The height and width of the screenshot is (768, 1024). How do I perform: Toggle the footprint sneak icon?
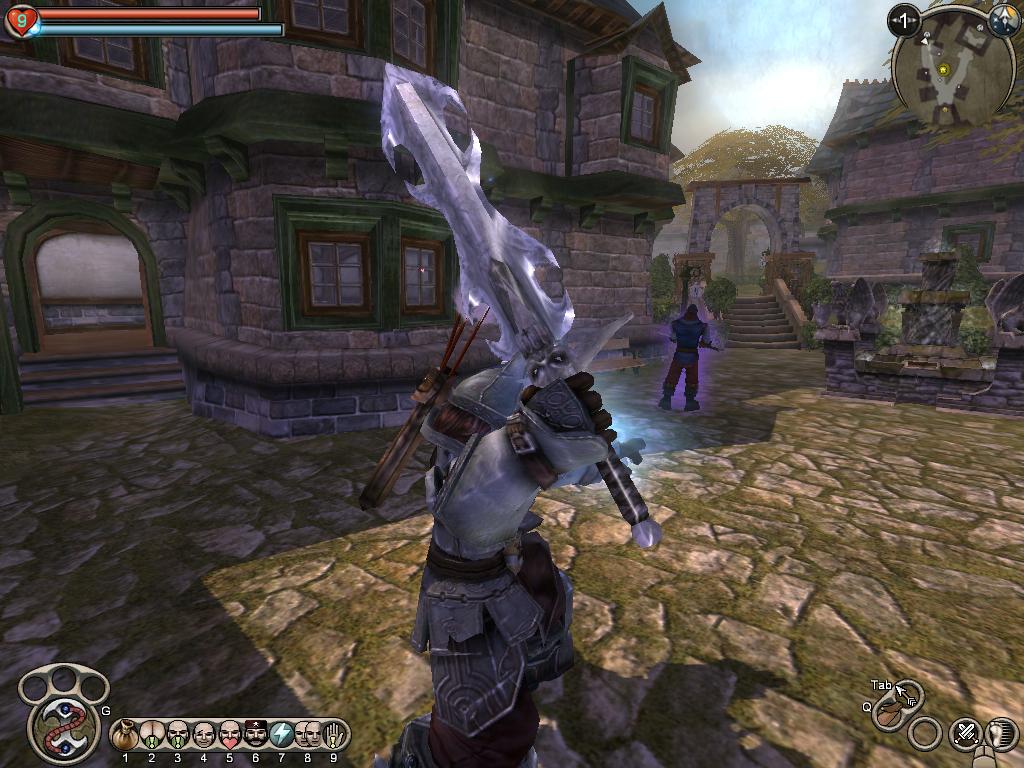click(x=1003, y=733)
